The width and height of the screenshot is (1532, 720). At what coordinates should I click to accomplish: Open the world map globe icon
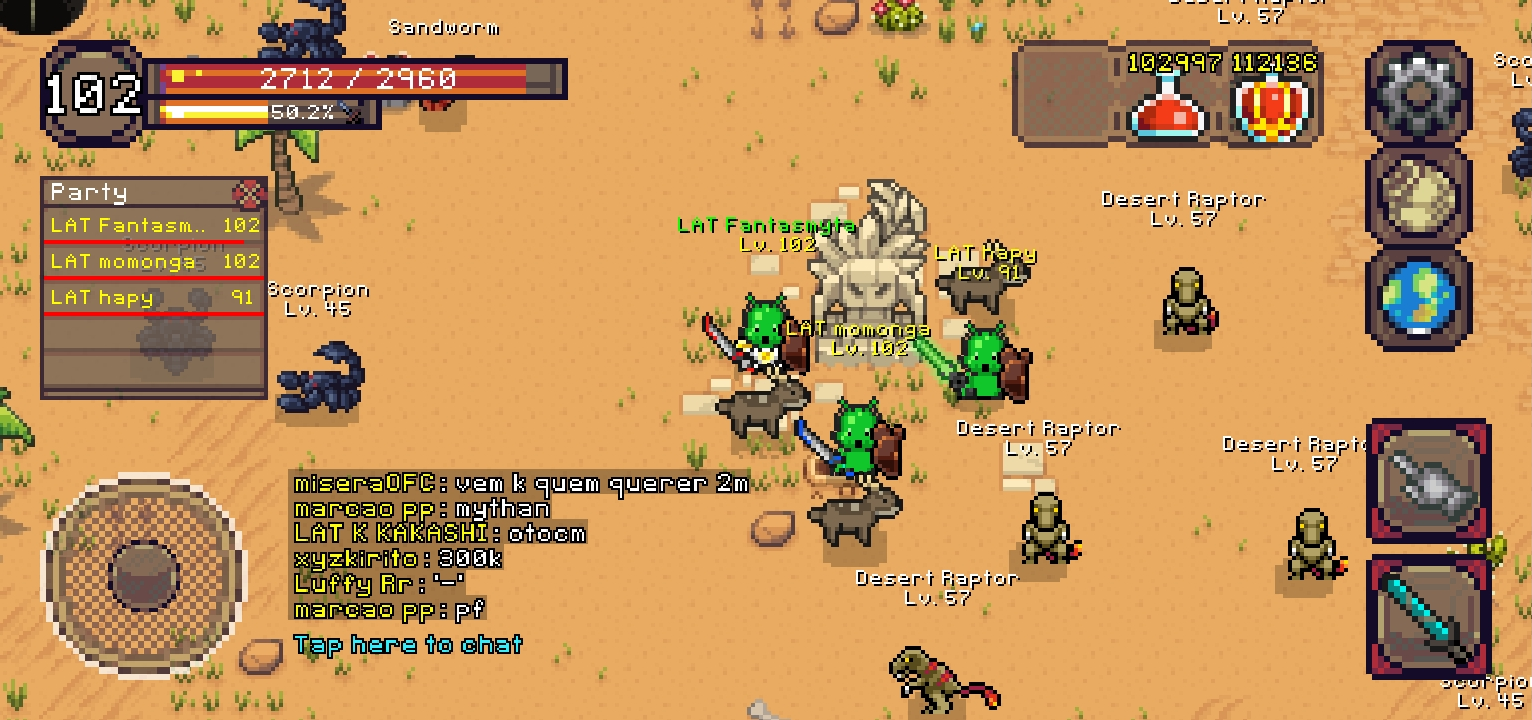point(1418,297)
